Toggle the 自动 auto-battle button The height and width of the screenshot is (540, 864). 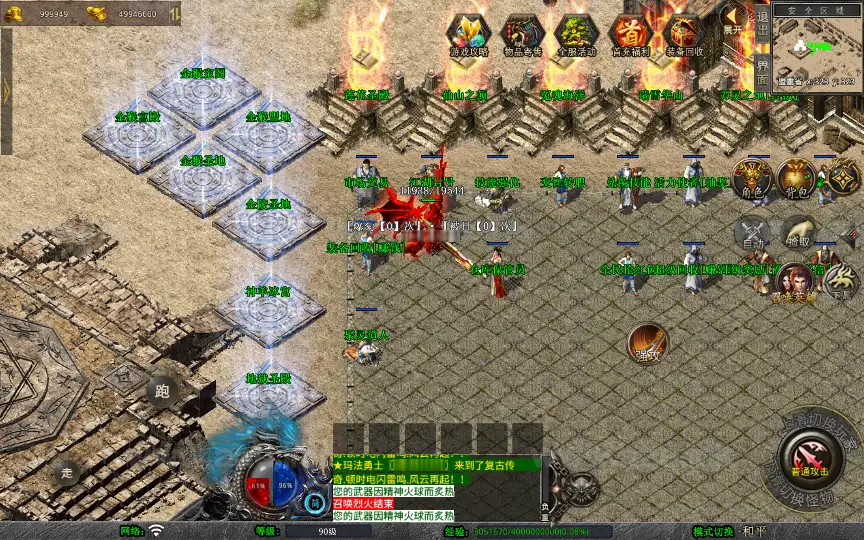tap(751, 234)
